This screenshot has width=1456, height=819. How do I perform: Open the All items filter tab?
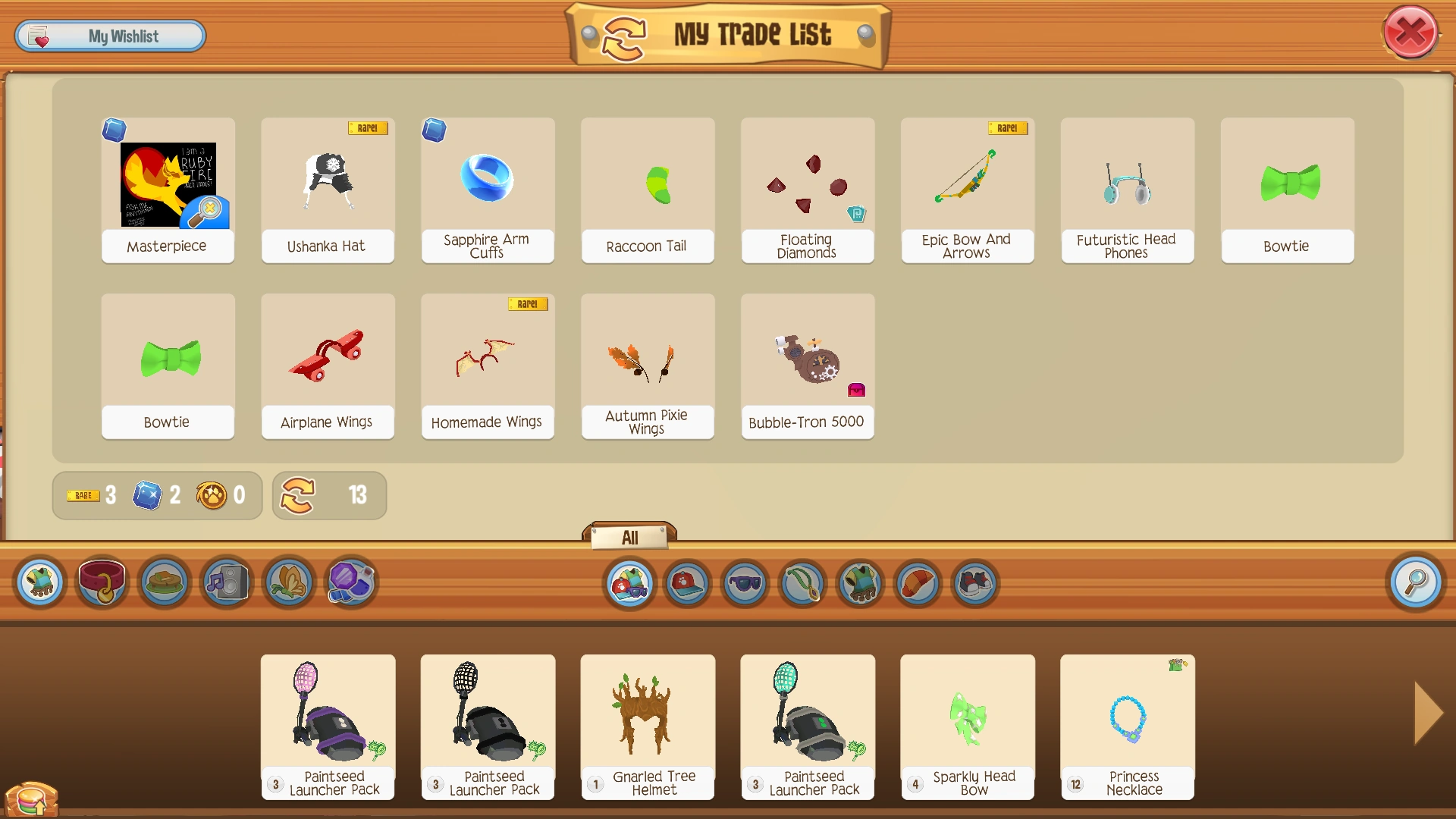[629, 537]
